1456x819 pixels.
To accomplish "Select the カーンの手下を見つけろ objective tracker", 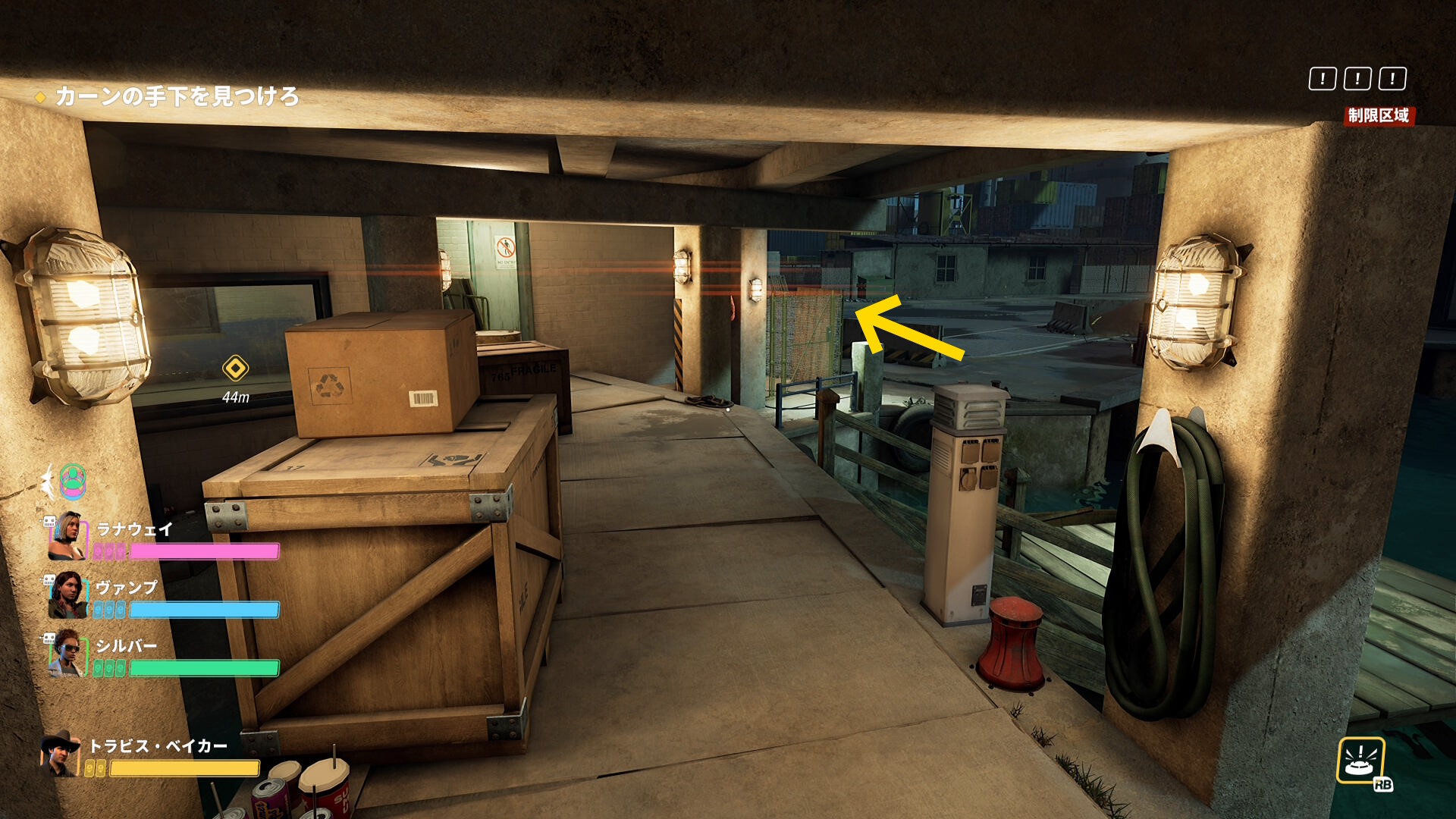I will pos(176,96).
